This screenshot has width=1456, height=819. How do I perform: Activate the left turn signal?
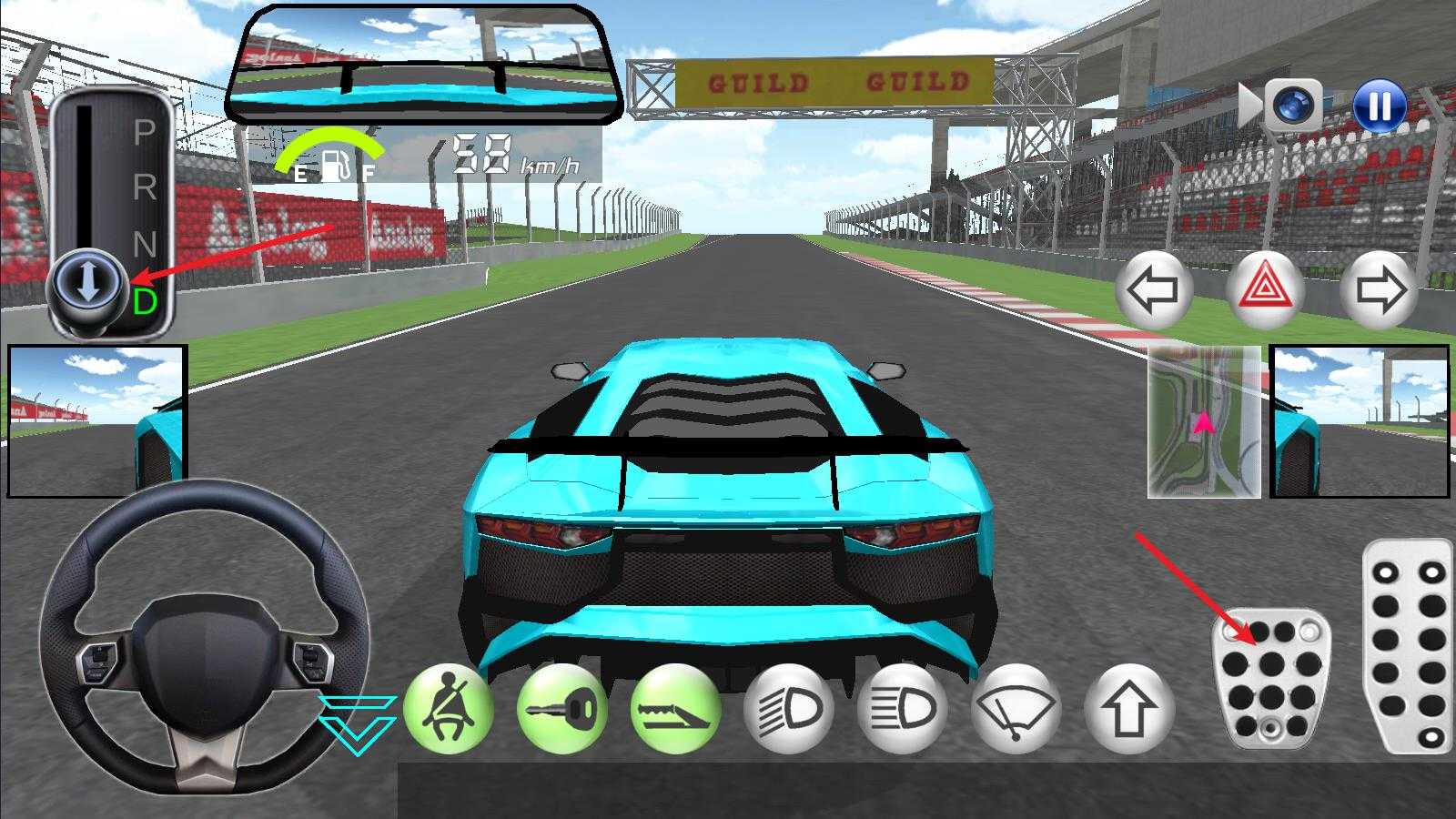click(x=1152, y=289)
